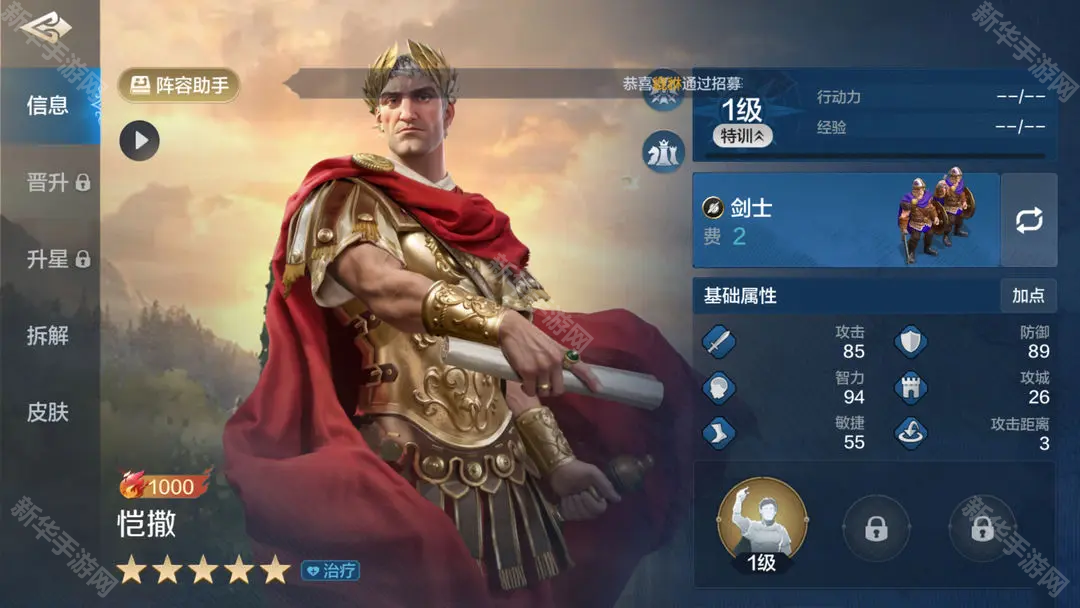The height and width of the screenshot is (608, 1080).
Task: Switch to the 信息 info tab
Action: [48, 105]
